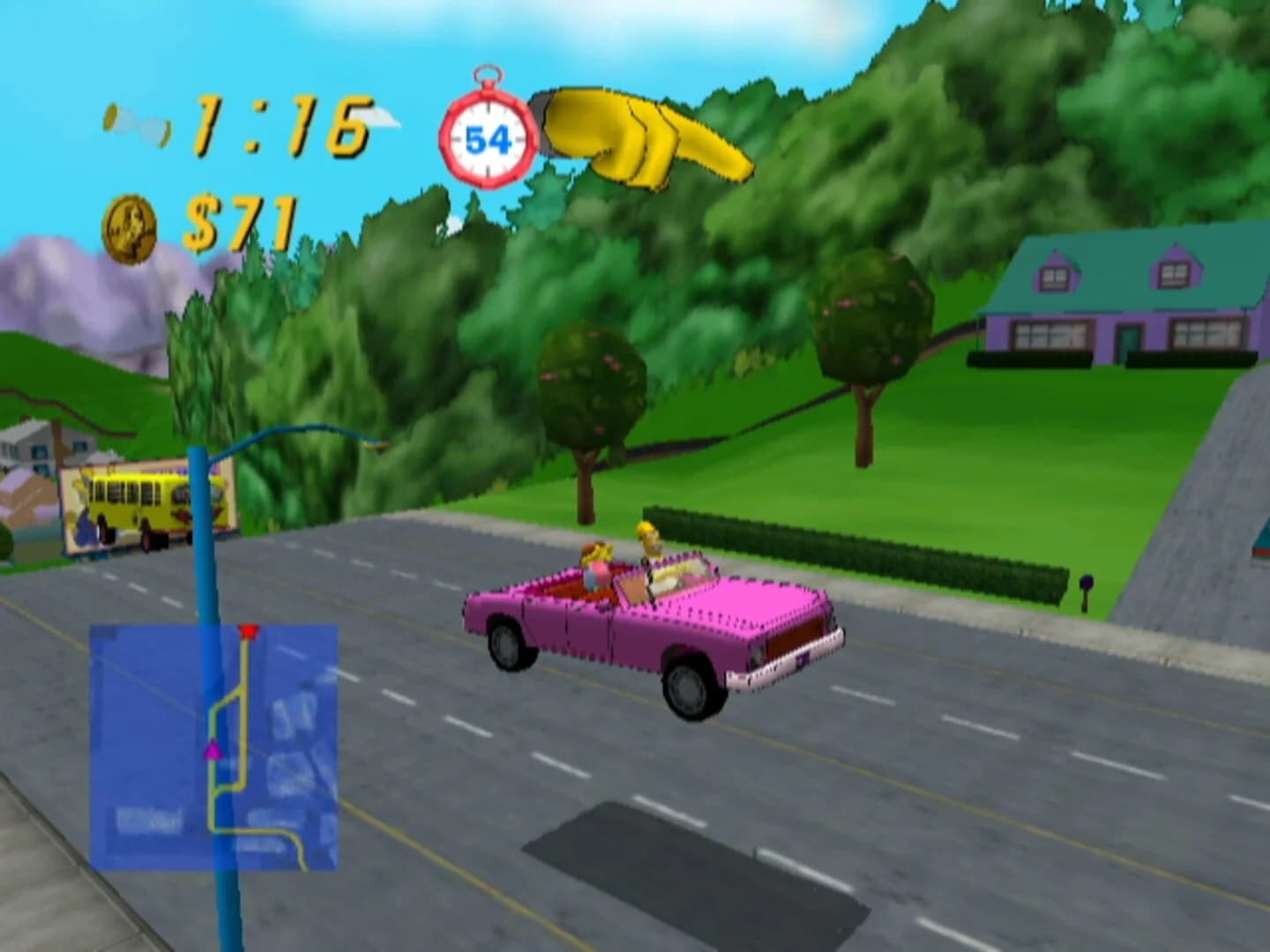Select the red destination marker on the minimap
1270x952 pixels.
pyautogui.click(x=250, y=632)
